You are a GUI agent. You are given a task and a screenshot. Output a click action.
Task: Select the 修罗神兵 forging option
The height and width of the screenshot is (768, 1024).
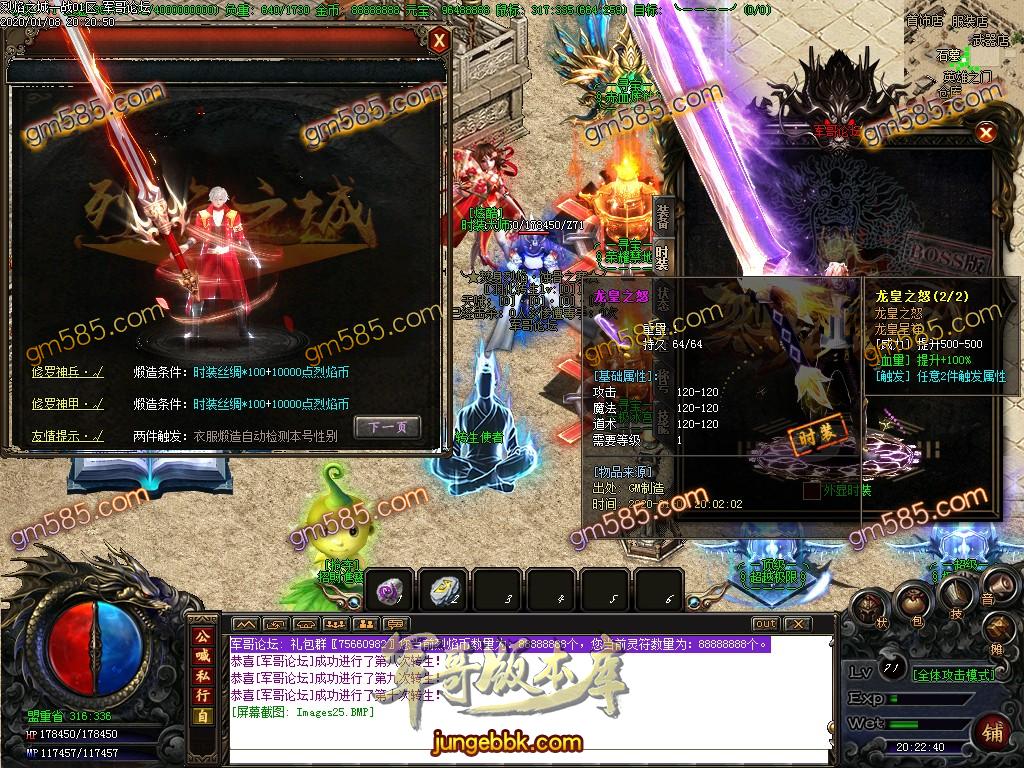(67, 372)
